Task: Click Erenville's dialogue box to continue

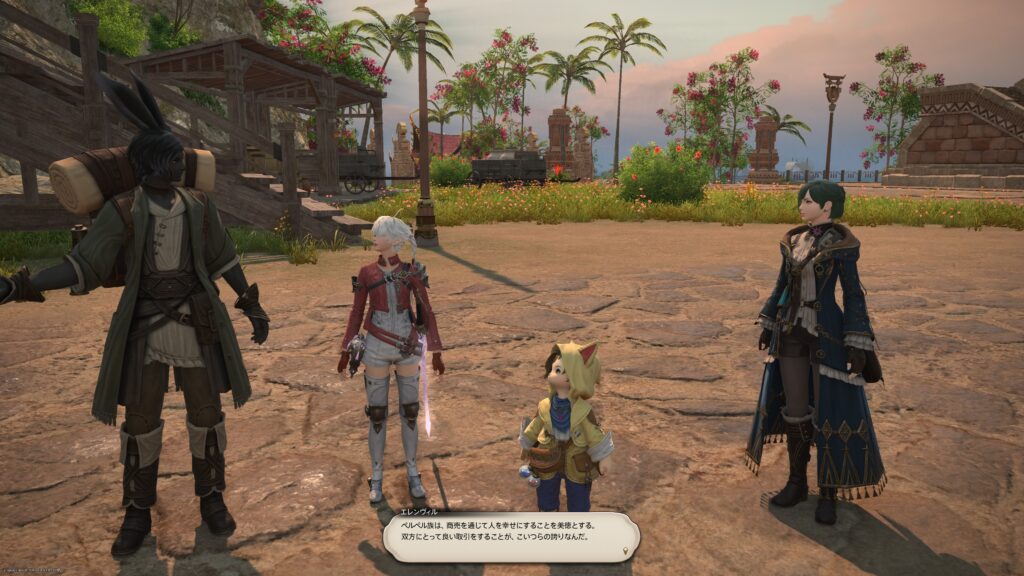Action: point(510,536)
